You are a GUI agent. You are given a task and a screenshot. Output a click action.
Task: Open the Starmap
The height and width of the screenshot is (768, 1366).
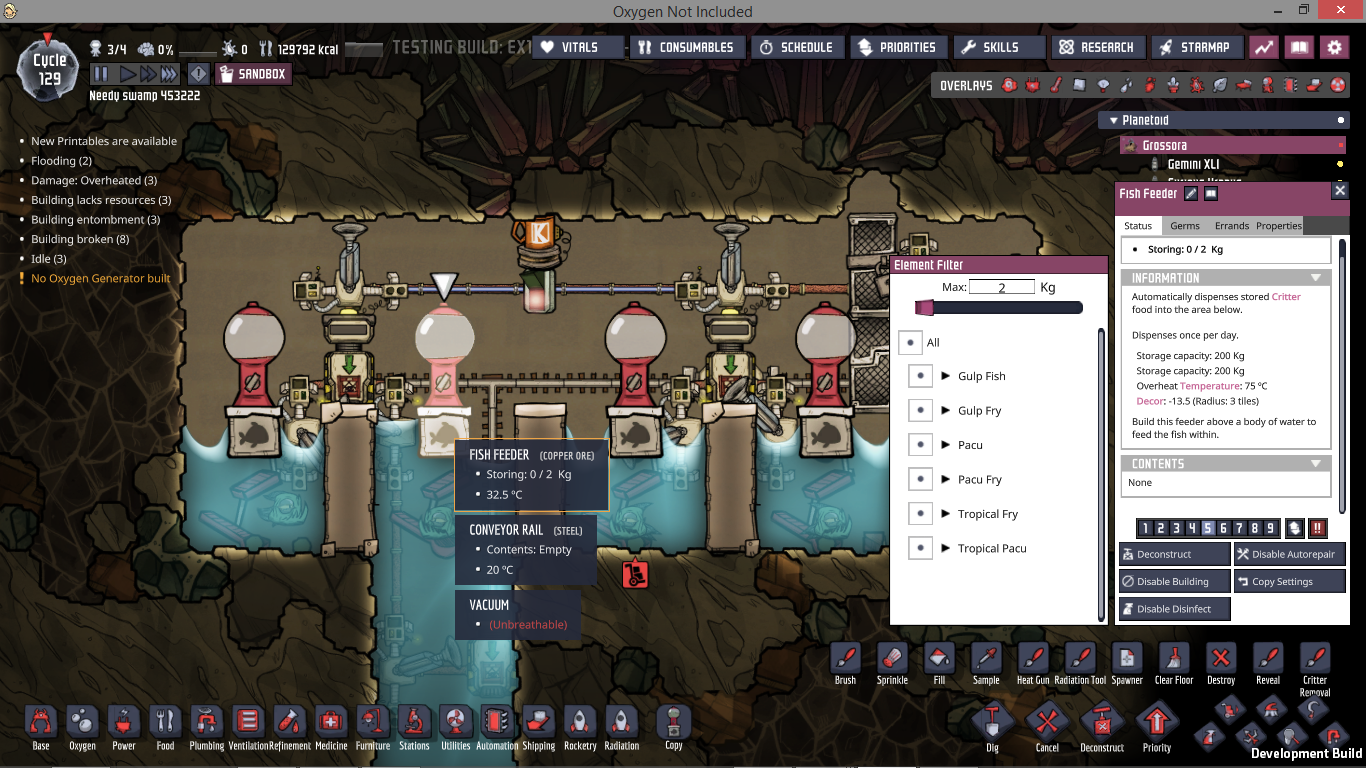coord(1195,47)
